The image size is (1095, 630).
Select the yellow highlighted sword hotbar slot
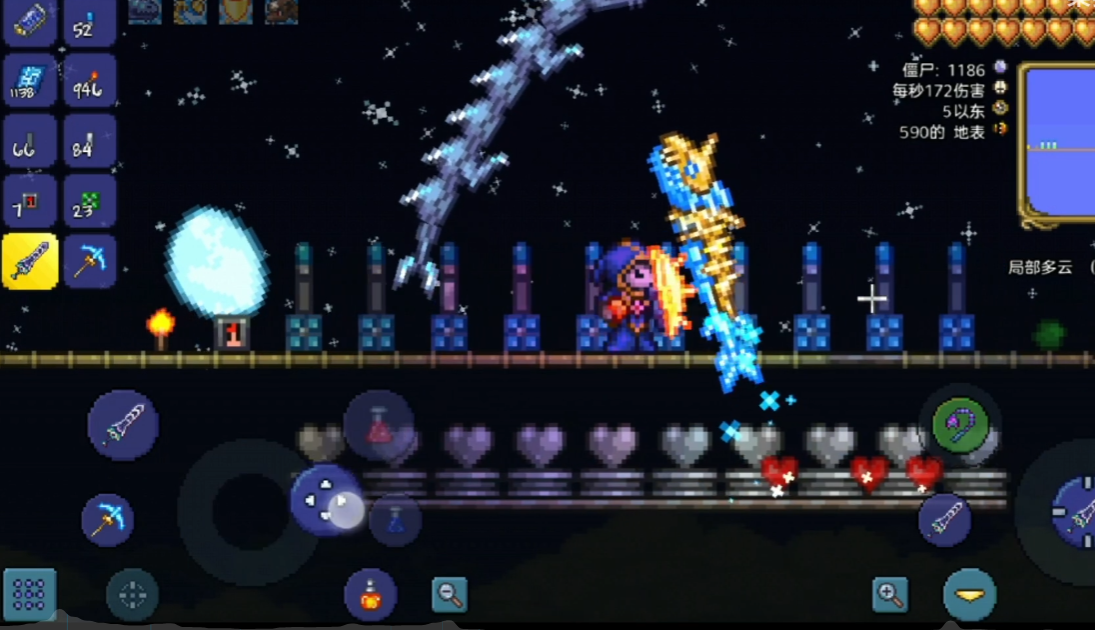click(29, 261)
